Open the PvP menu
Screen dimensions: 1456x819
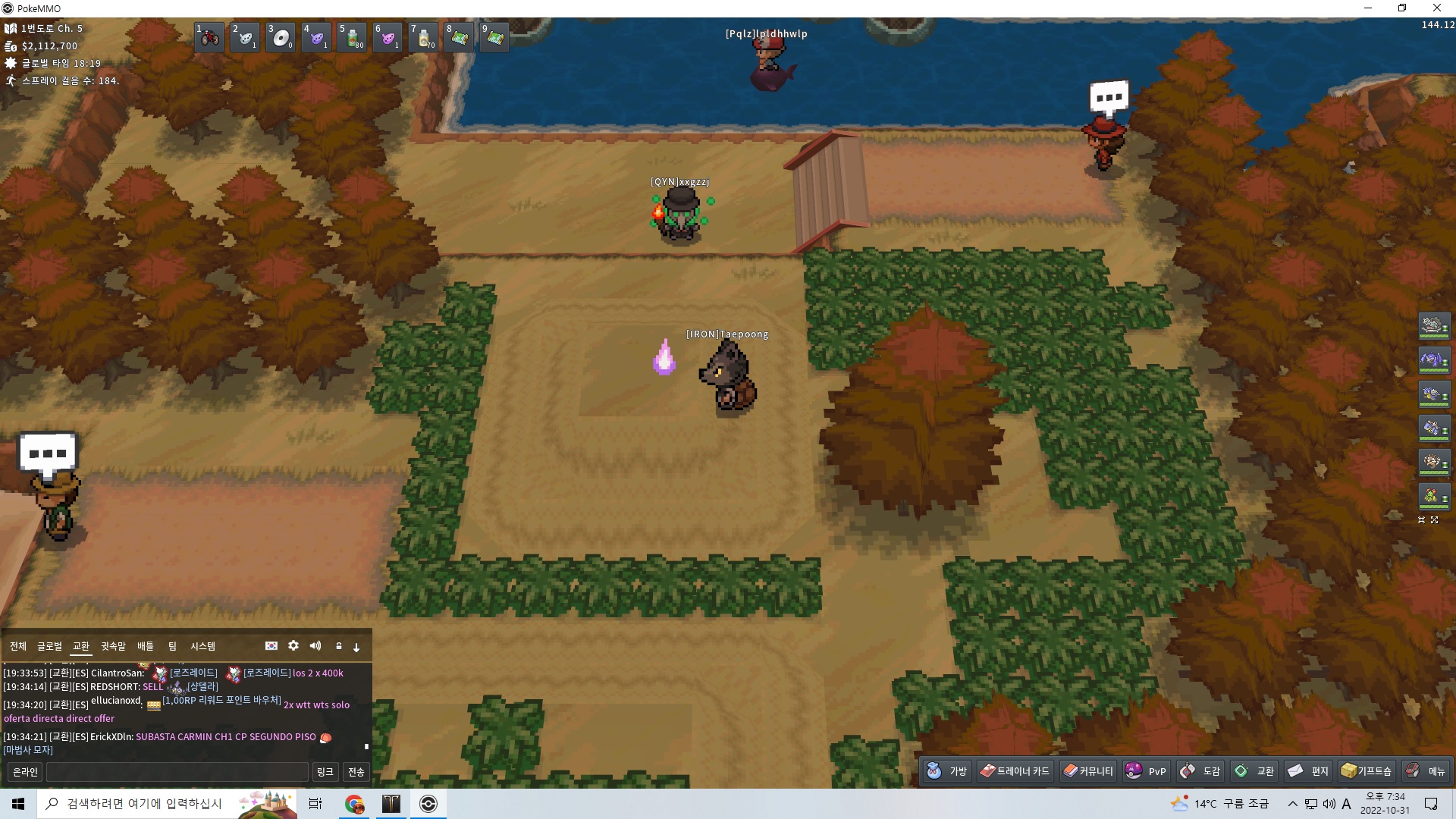pyautogui.click(x=1146, y=771)
